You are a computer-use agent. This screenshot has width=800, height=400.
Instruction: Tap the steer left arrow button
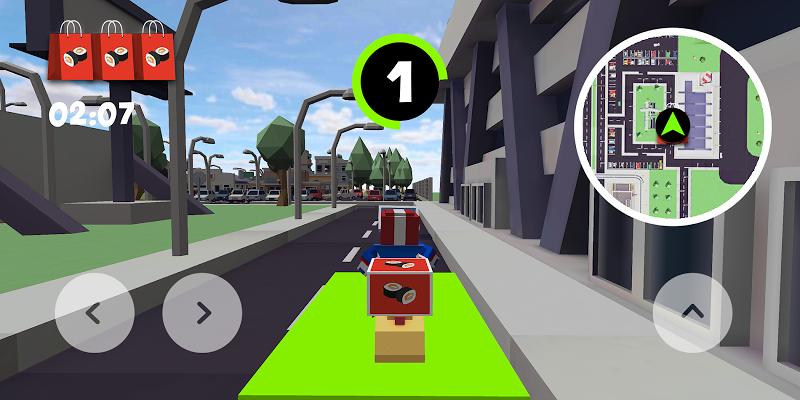(94, 312)
